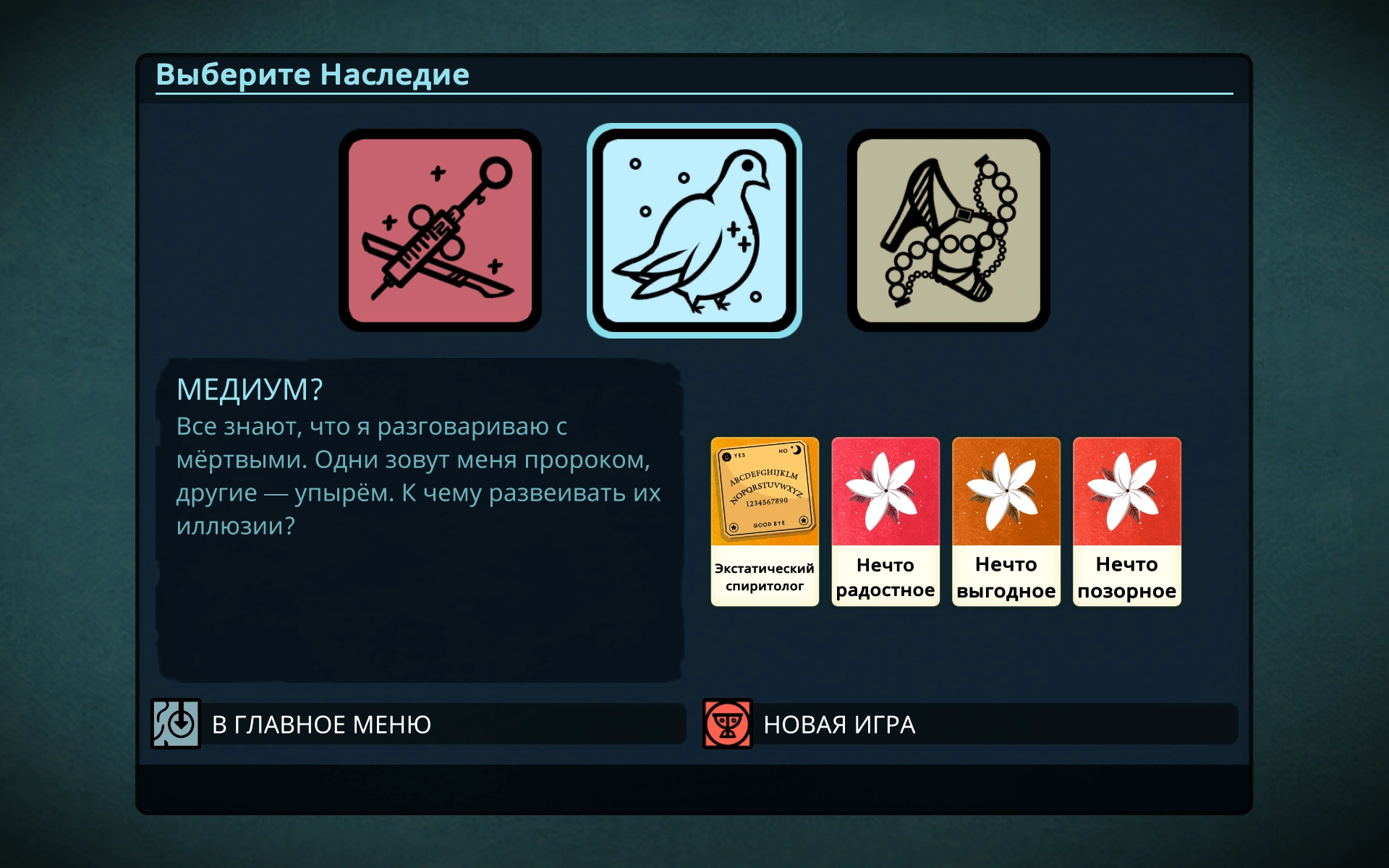Viewport: 1389px width, 868px height.
Task: Choose the syringe and scalpel legacy
Action: click(x=440, y=230)
